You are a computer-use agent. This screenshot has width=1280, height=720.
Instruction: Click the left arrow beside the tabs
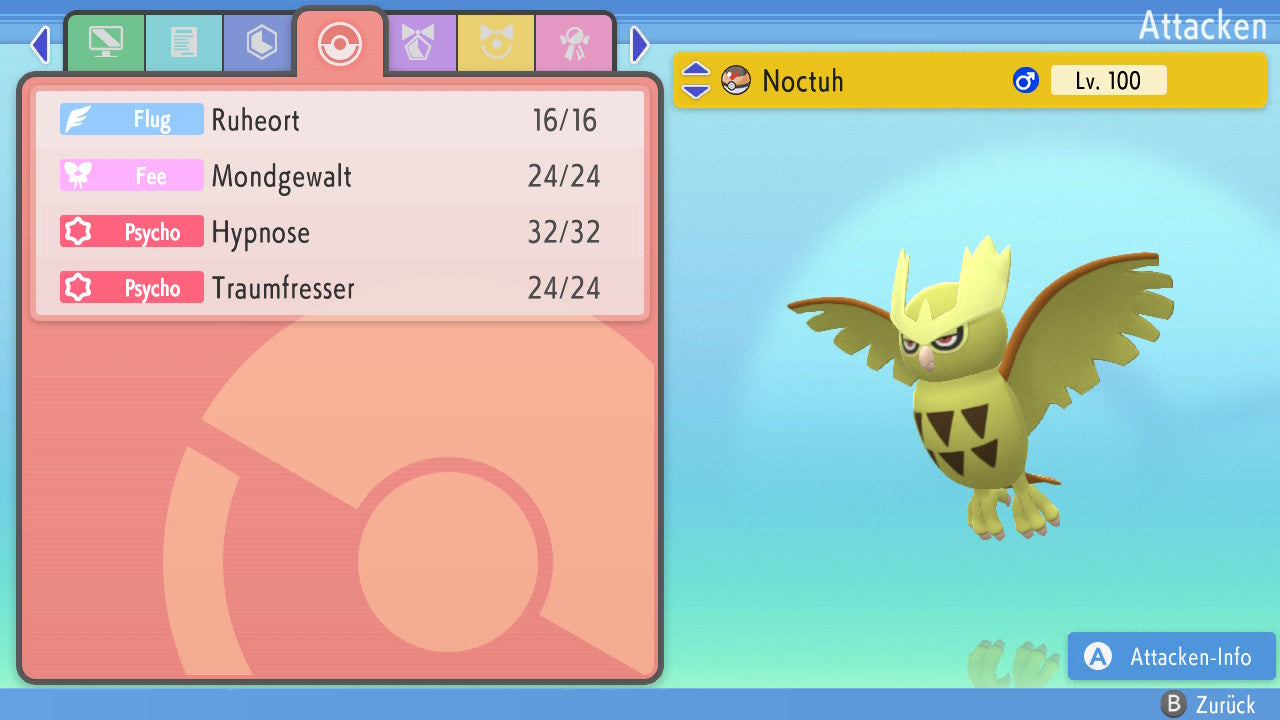pos(40,44)
